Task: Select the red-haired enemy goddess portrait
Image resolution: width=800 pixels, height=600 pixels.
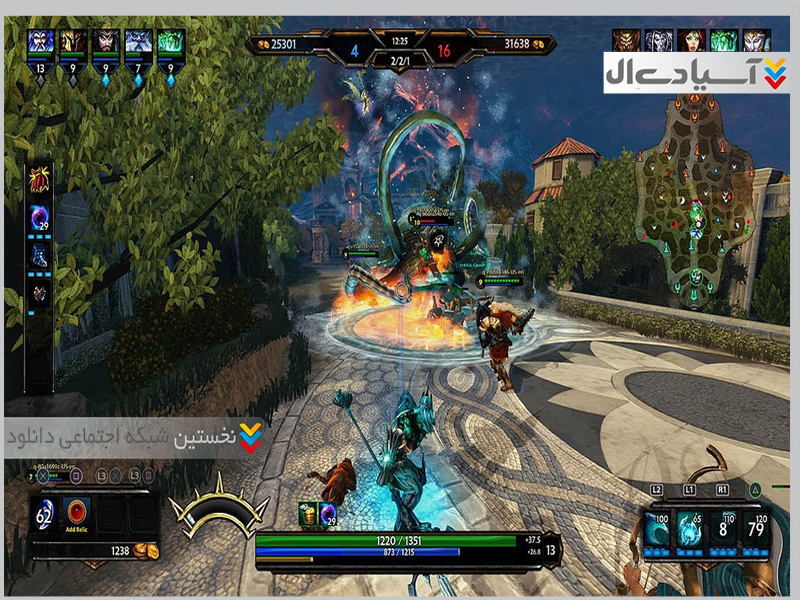Action: pyautogui.click(x=692, y=40)
